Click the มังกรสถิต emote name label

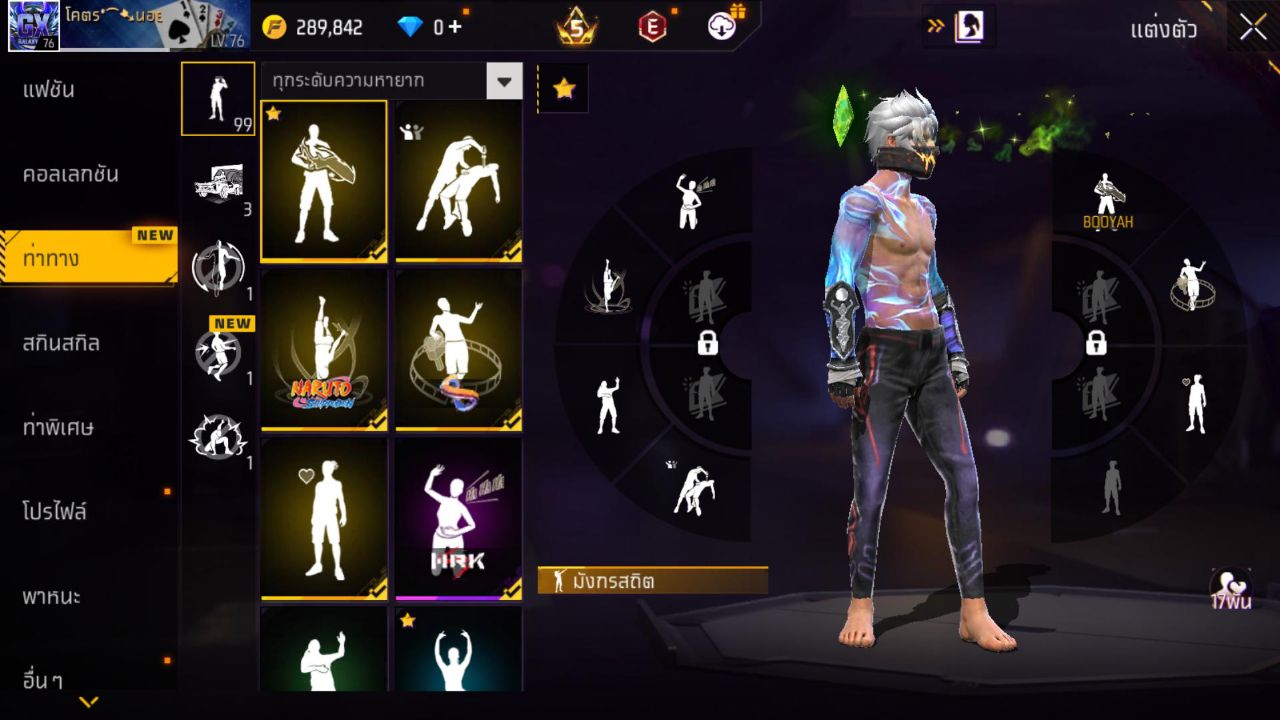(649, 579)
